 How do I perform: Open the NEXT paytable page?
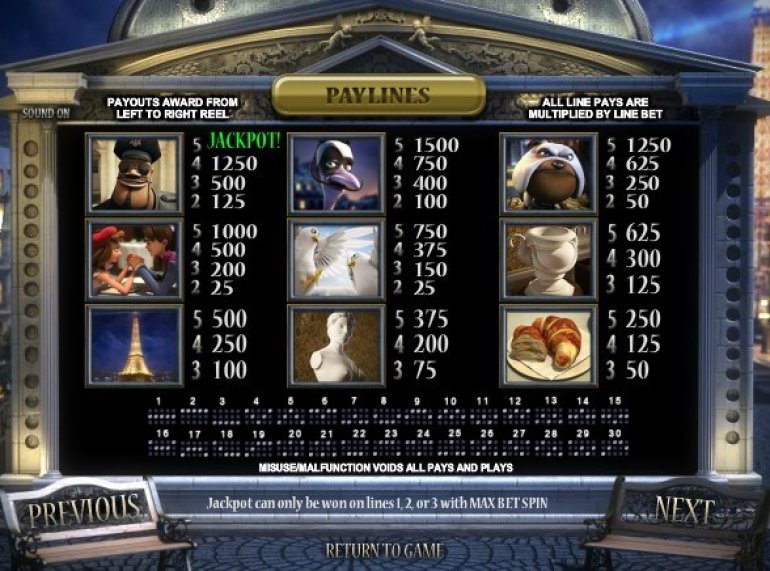685,509
